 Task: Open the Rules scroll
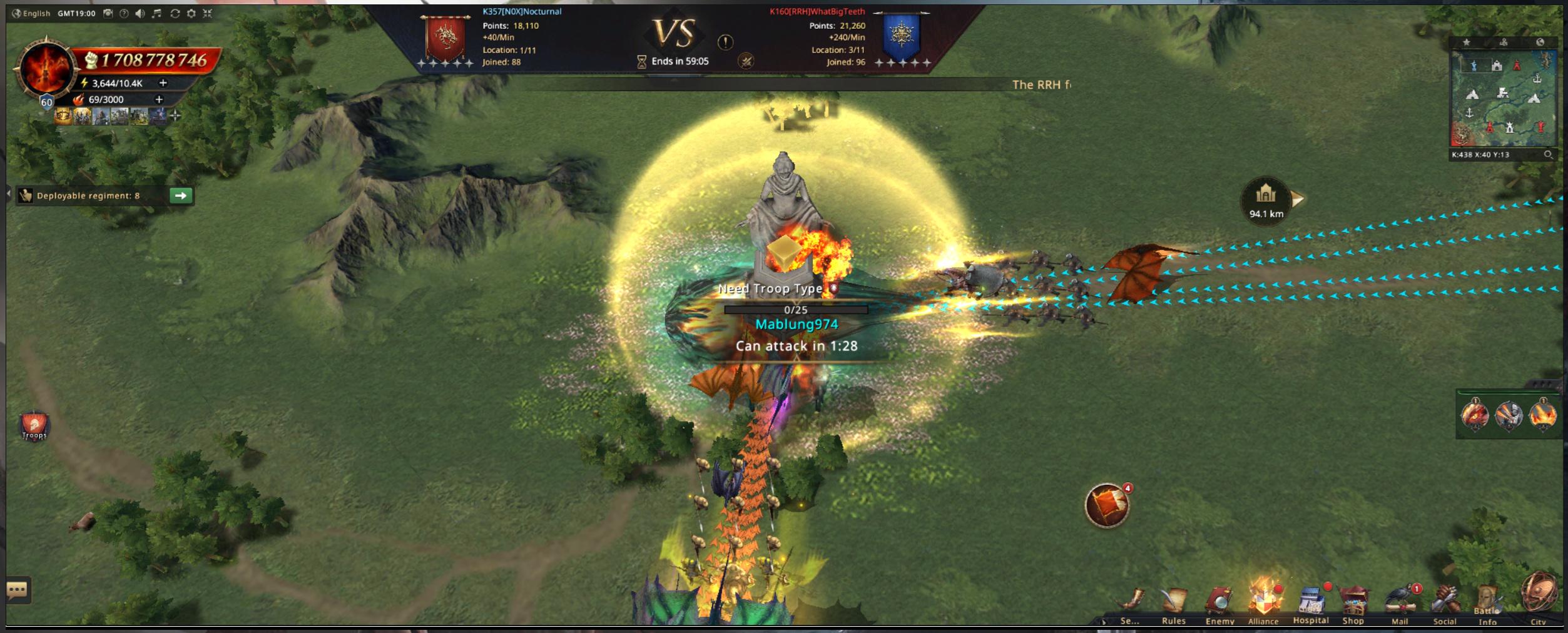[x=1173, y=603]
